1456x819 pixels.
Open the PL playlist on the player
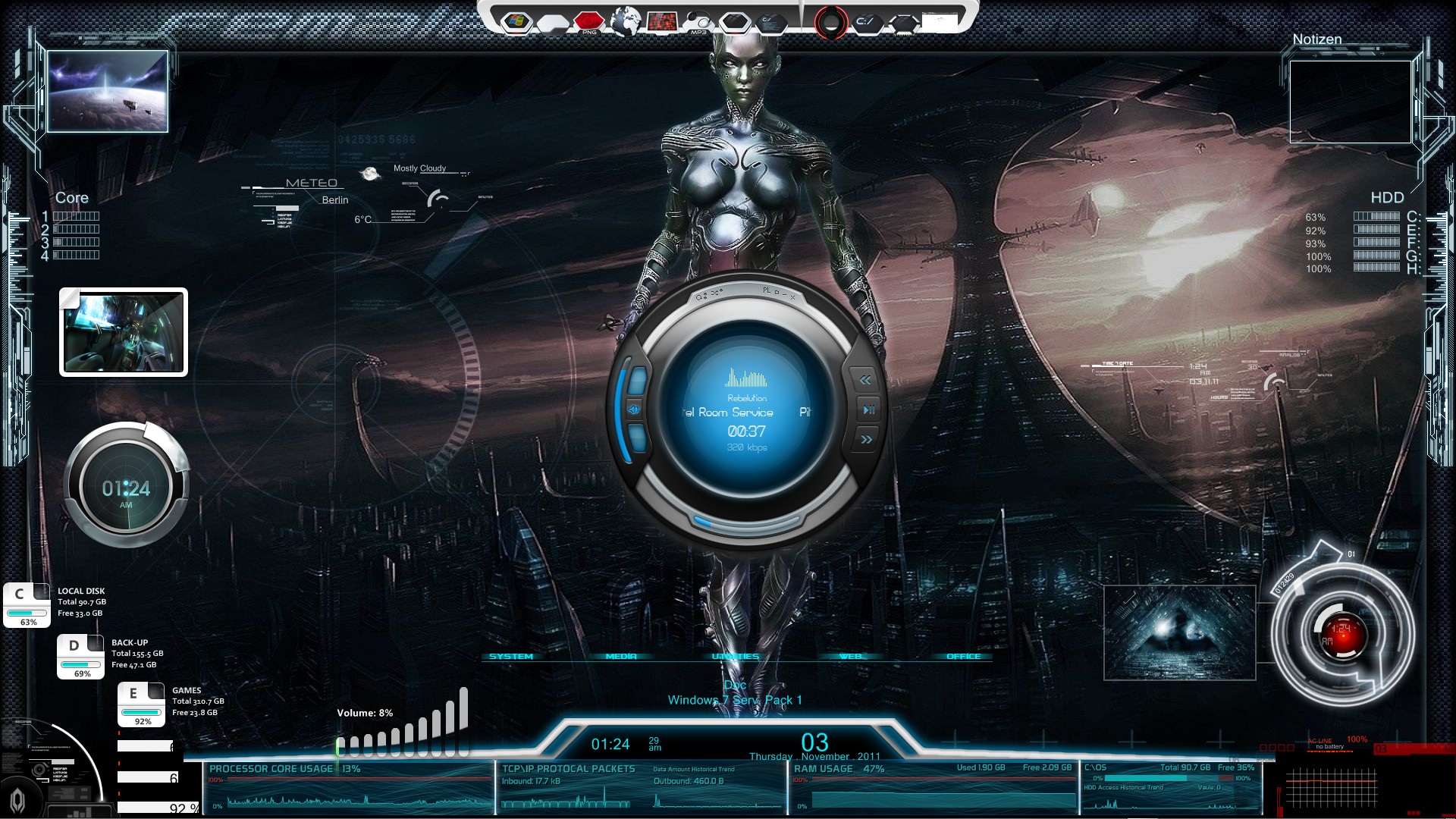pos(766,291)
